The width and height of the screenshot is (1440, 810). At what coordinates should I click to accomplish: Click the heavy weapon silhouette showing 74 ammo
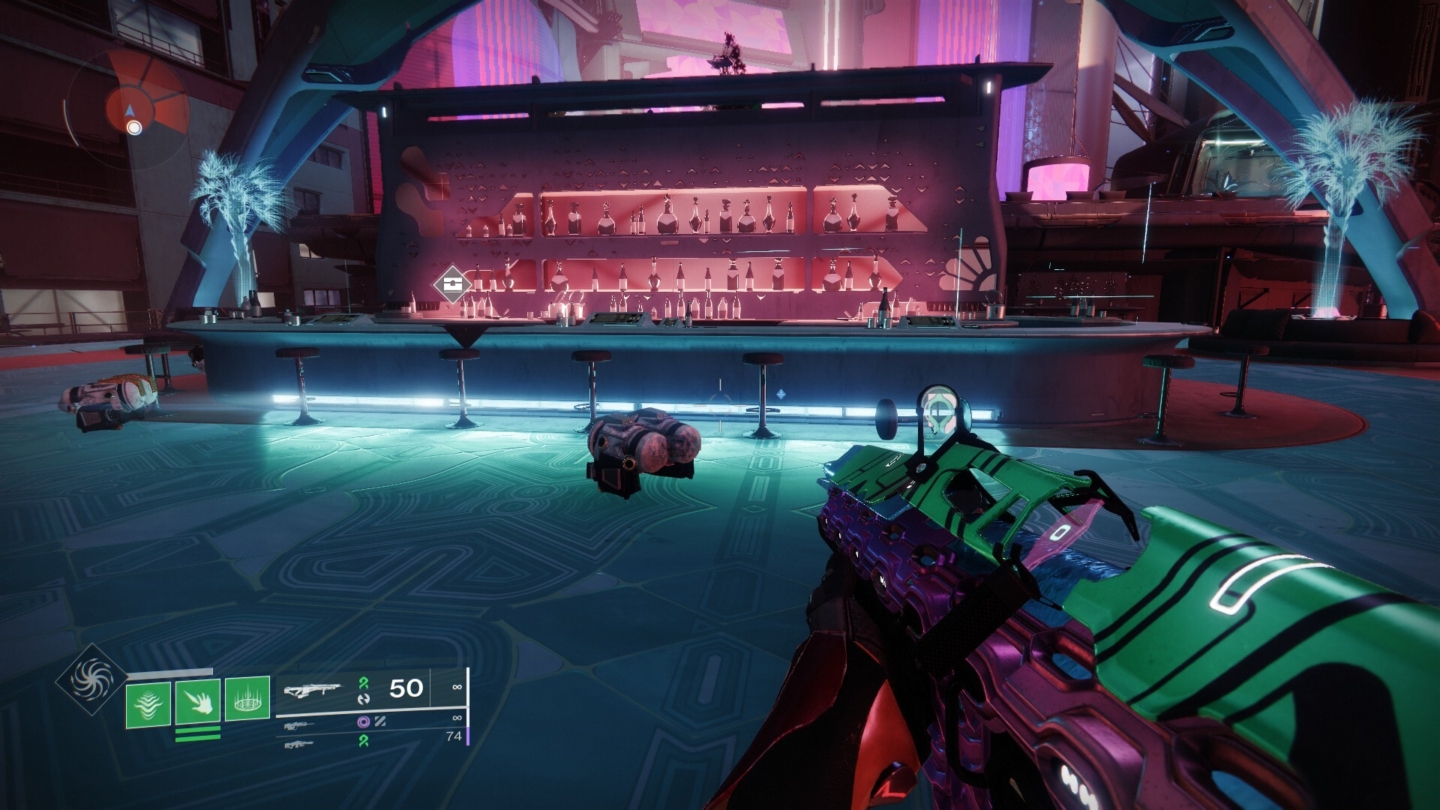tap(302, 744)
